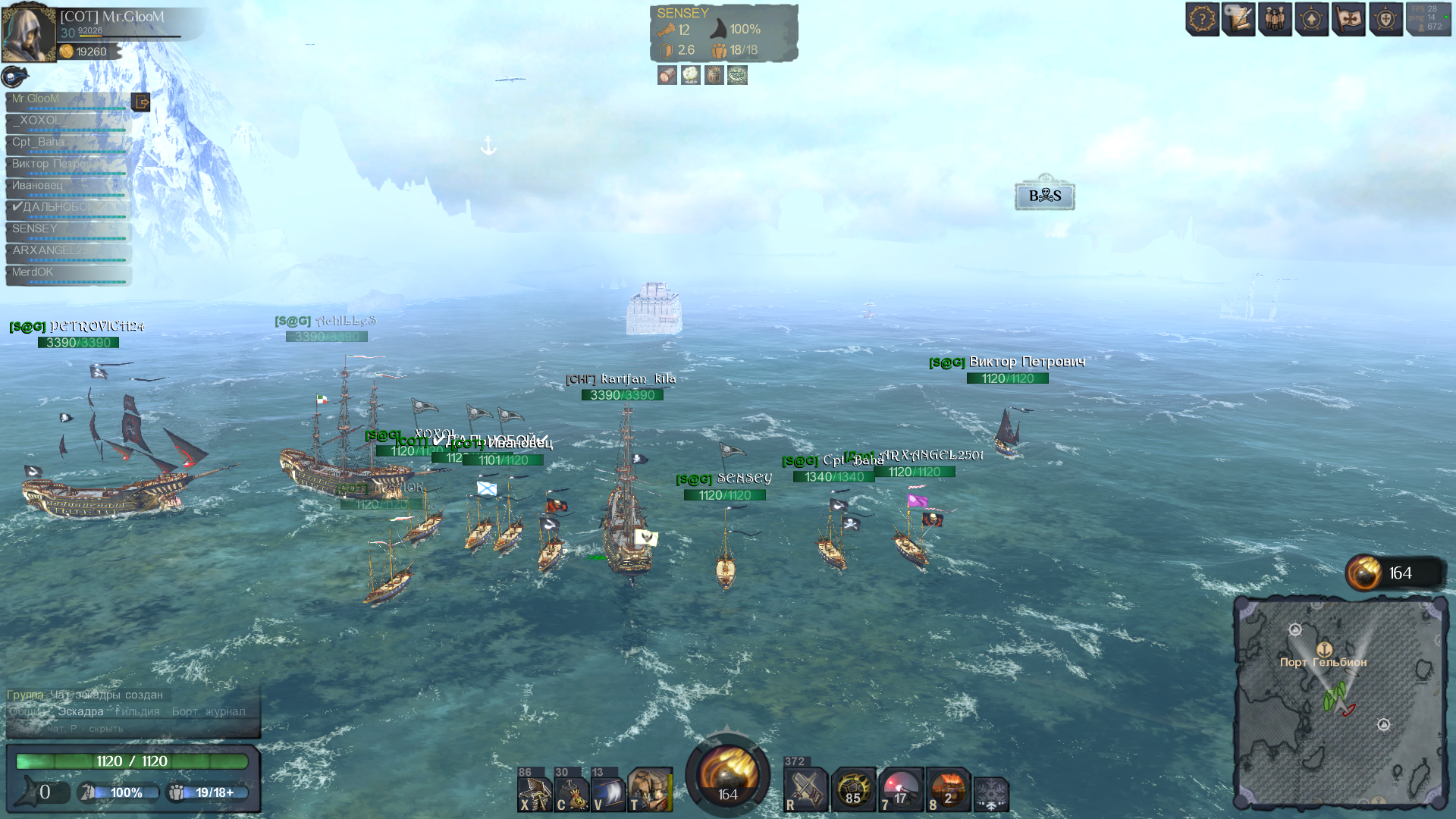Activate the sail ability on V
This screenshot has height=819, width=1456.
(x=608, y=792)
